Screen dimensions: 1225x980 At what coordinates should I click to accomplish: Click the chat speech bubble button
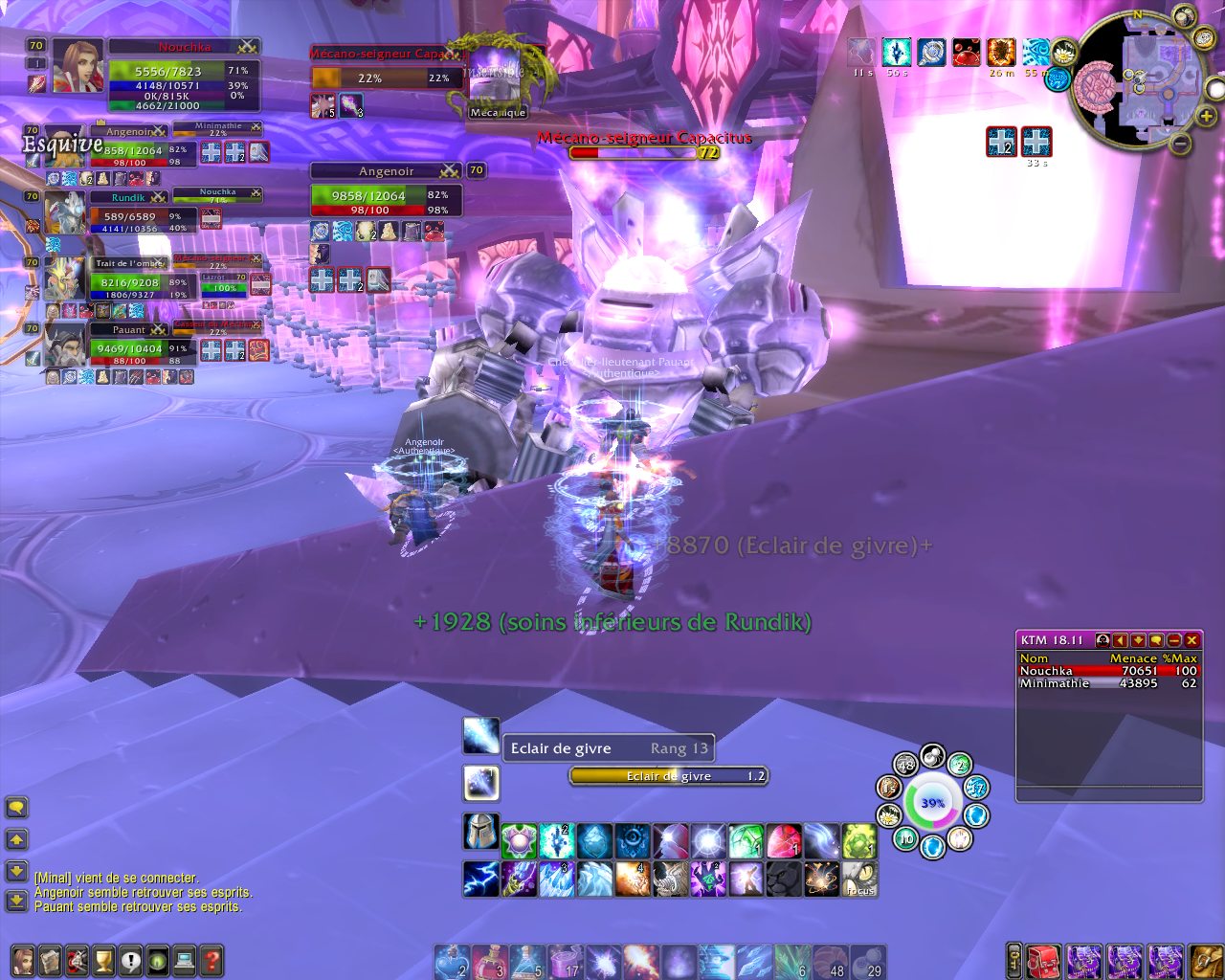16,808
